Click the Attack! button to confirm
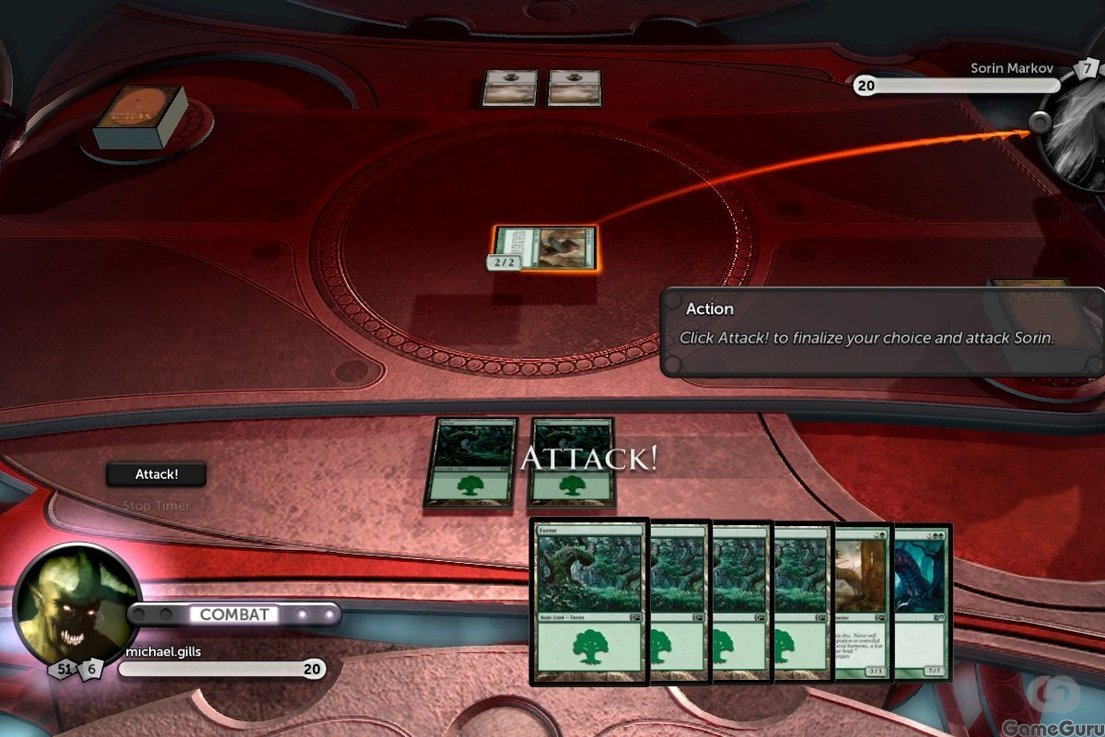Image resolution: width=1105 pixels, height=737 pixels. (x=156, y=475)
